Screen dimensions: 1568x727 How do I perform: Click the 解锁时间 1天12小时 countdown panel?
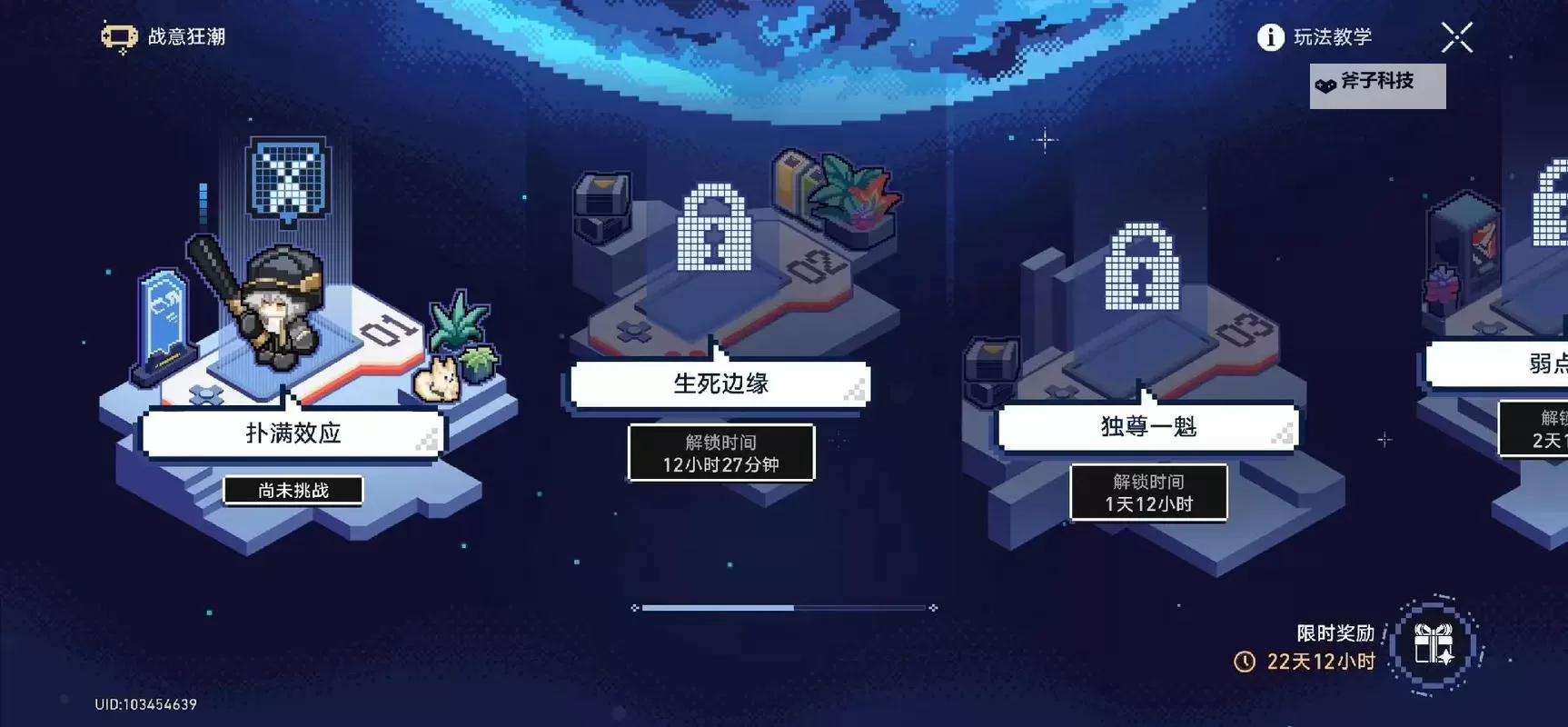tap(1149, 493)
